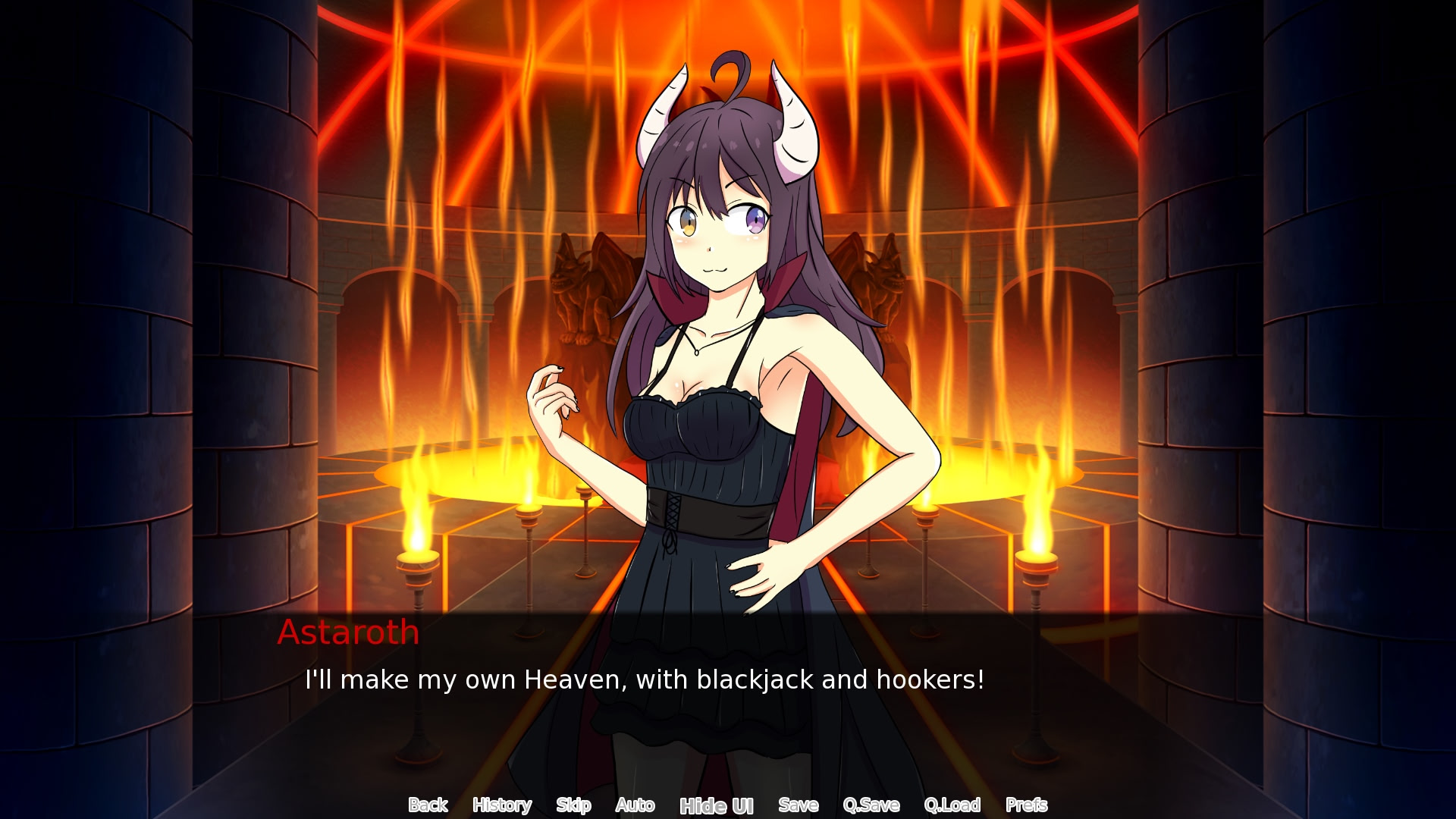Enable Skip mode to fast-forward dialogue
The height and width of the screenshot is (819, 1456).
[573, 805]
